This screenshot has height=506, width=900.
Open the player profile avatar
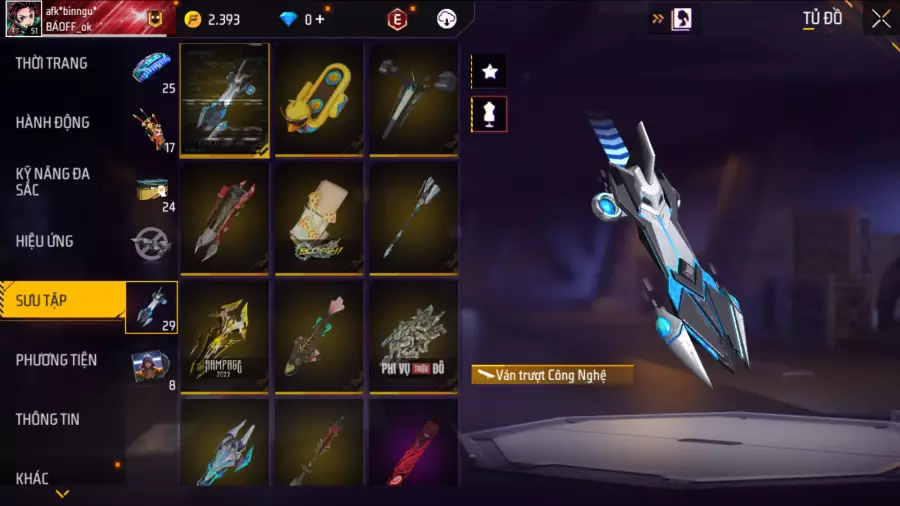coord(23,19)
